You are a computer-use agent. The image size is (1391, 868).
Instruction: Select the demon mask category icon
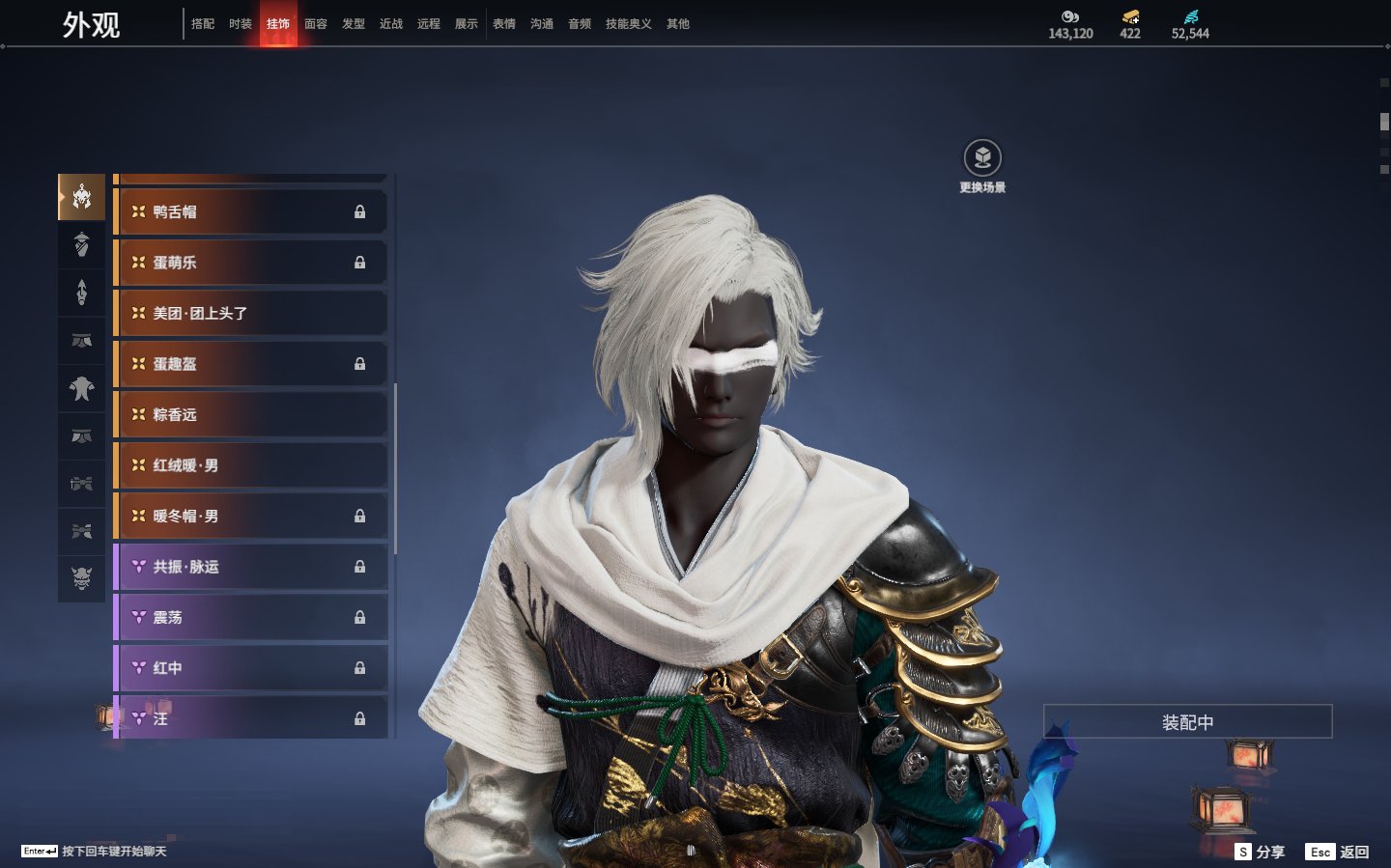82,578
